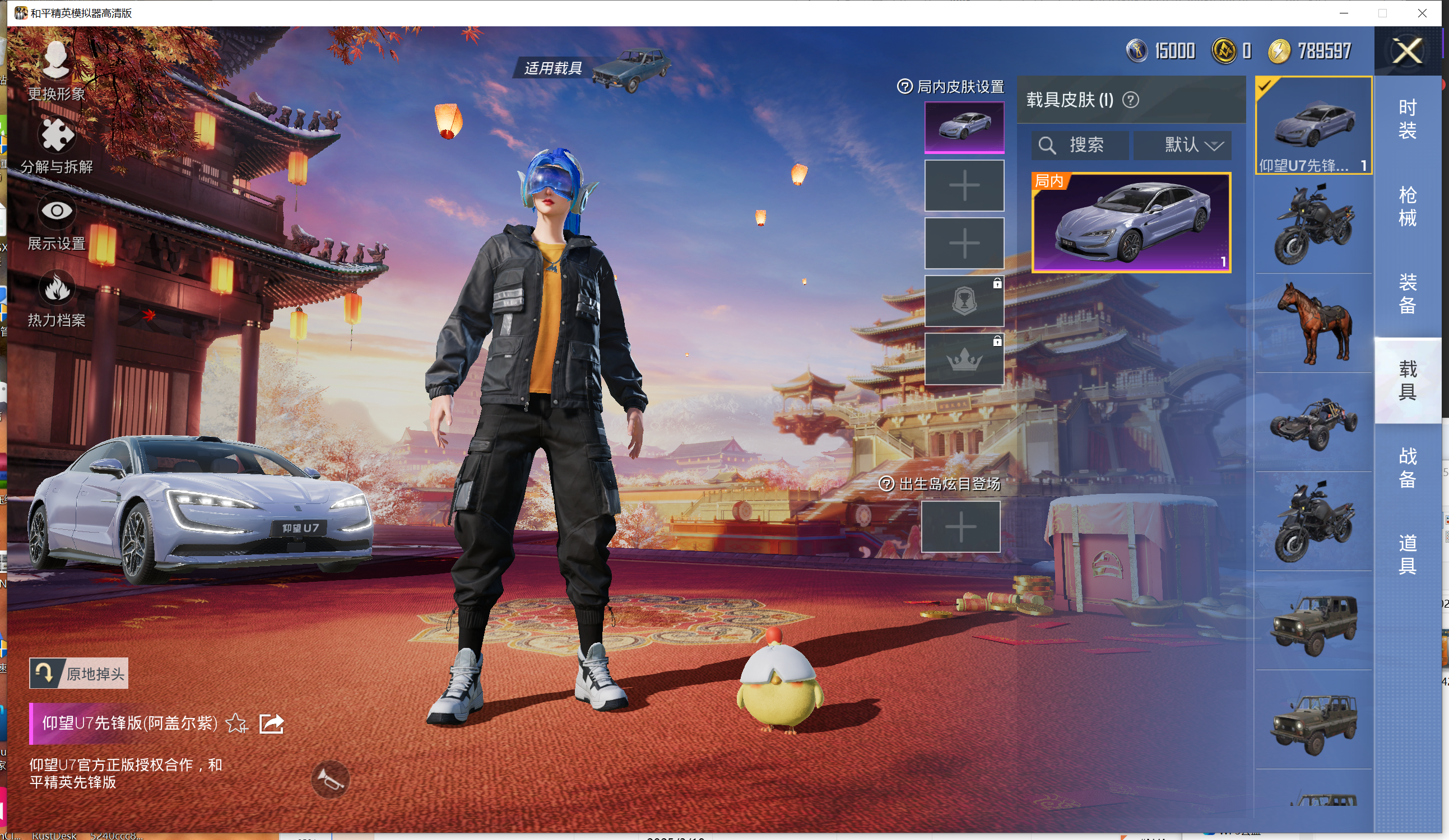This screenshot has height=840, width=1449.
Task: Open 更换形象 character change
Action: pyautogui.click(x=57, y=68)
